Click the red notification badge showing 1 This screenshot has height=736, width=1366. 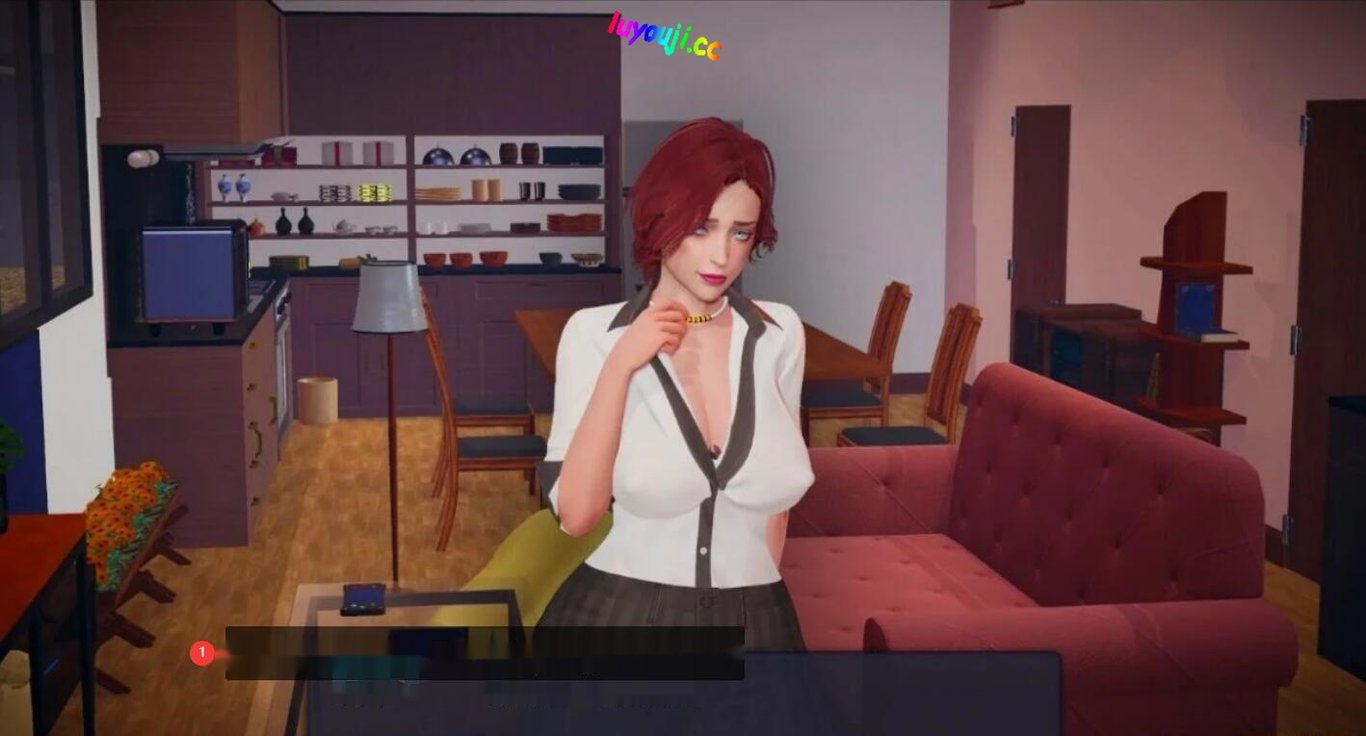pos(205,651)
